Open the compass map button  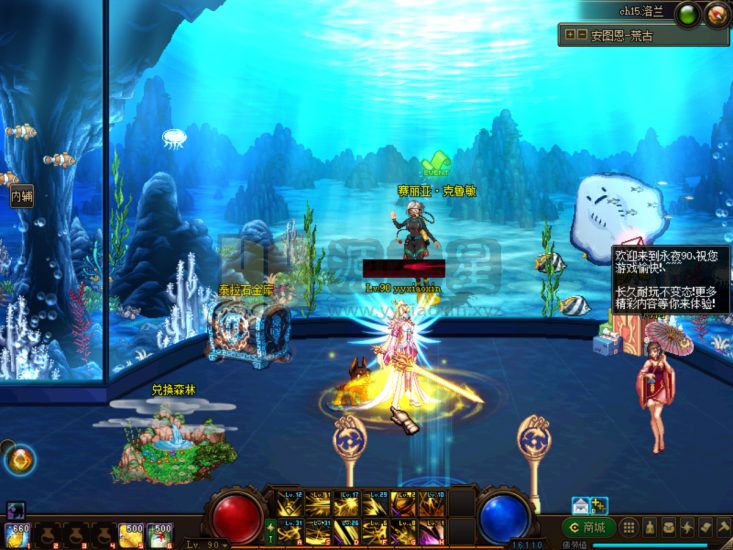pyautogui.click(x=716, y=15)
